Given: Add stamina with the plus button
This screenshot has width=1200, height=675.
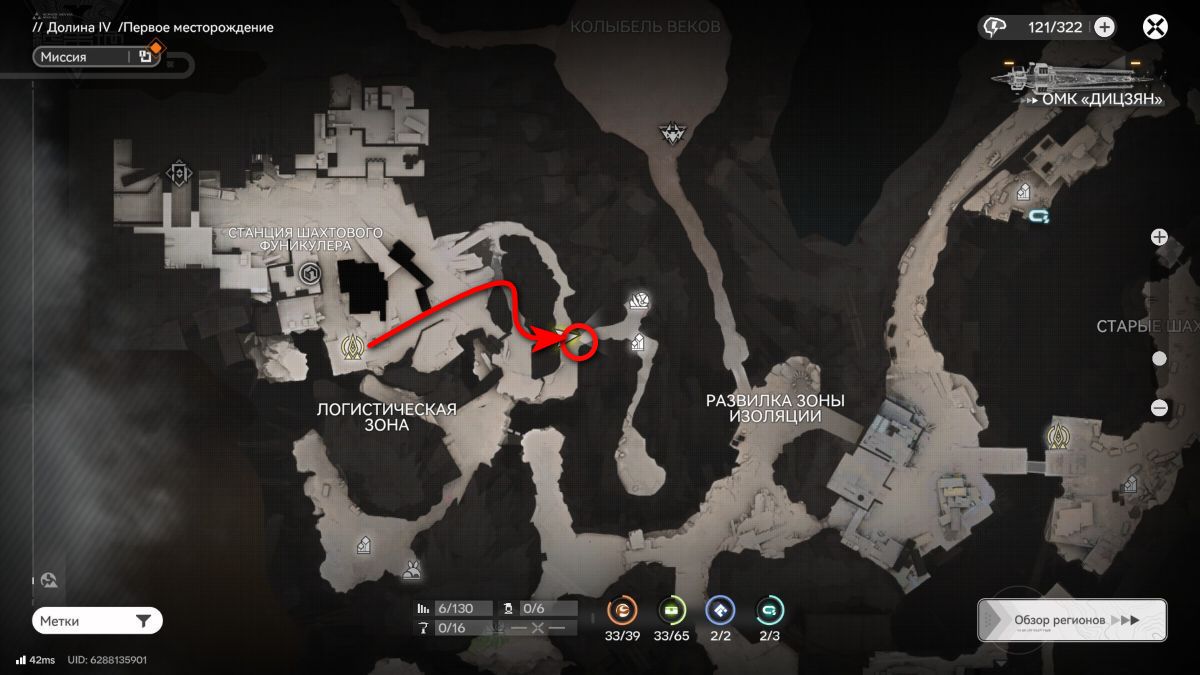Looking at the screenshot, I should [x=1104, y=28].
